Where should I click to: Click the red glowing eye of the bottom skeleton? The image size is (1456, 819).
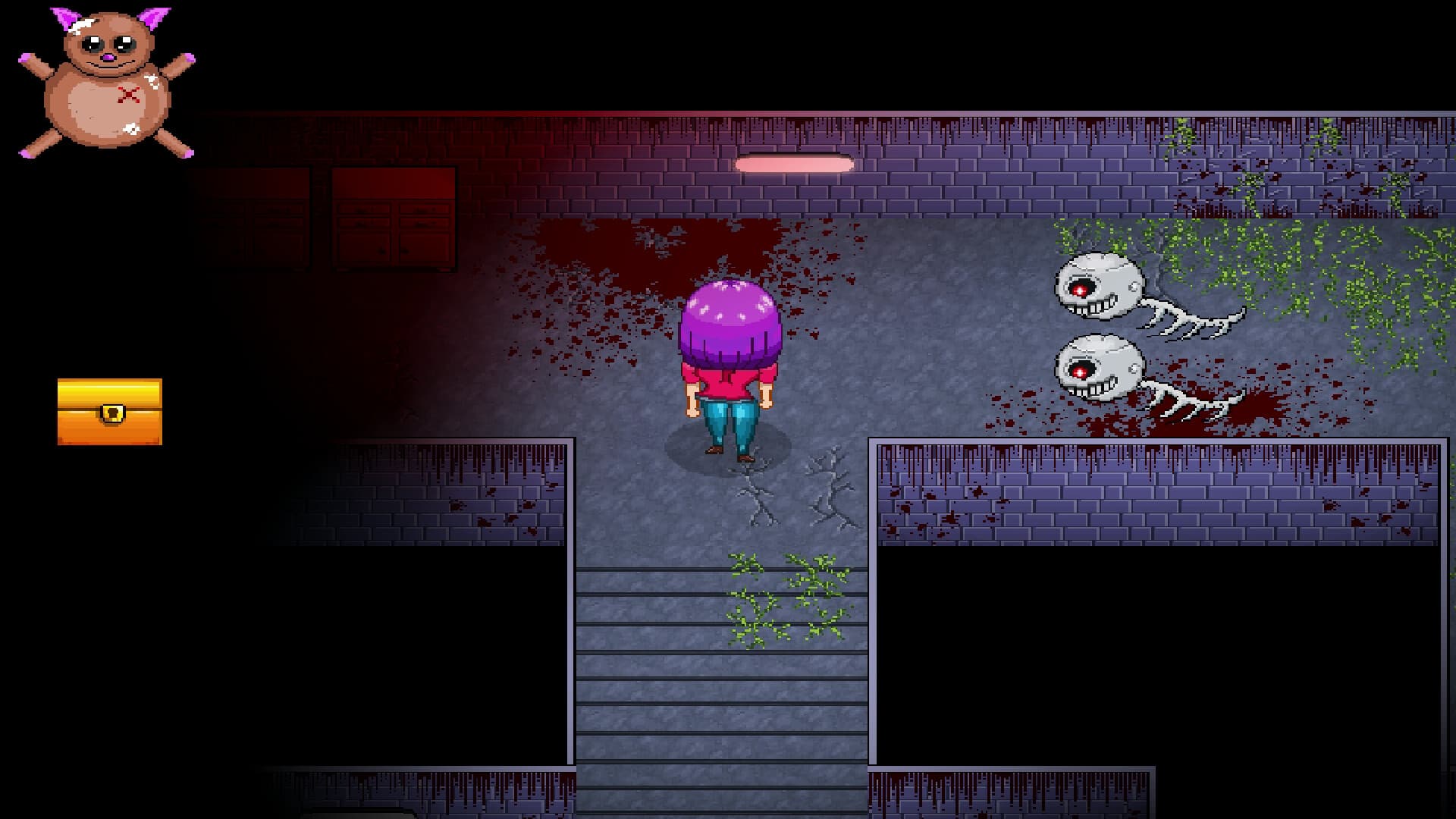pos(1079,372)
